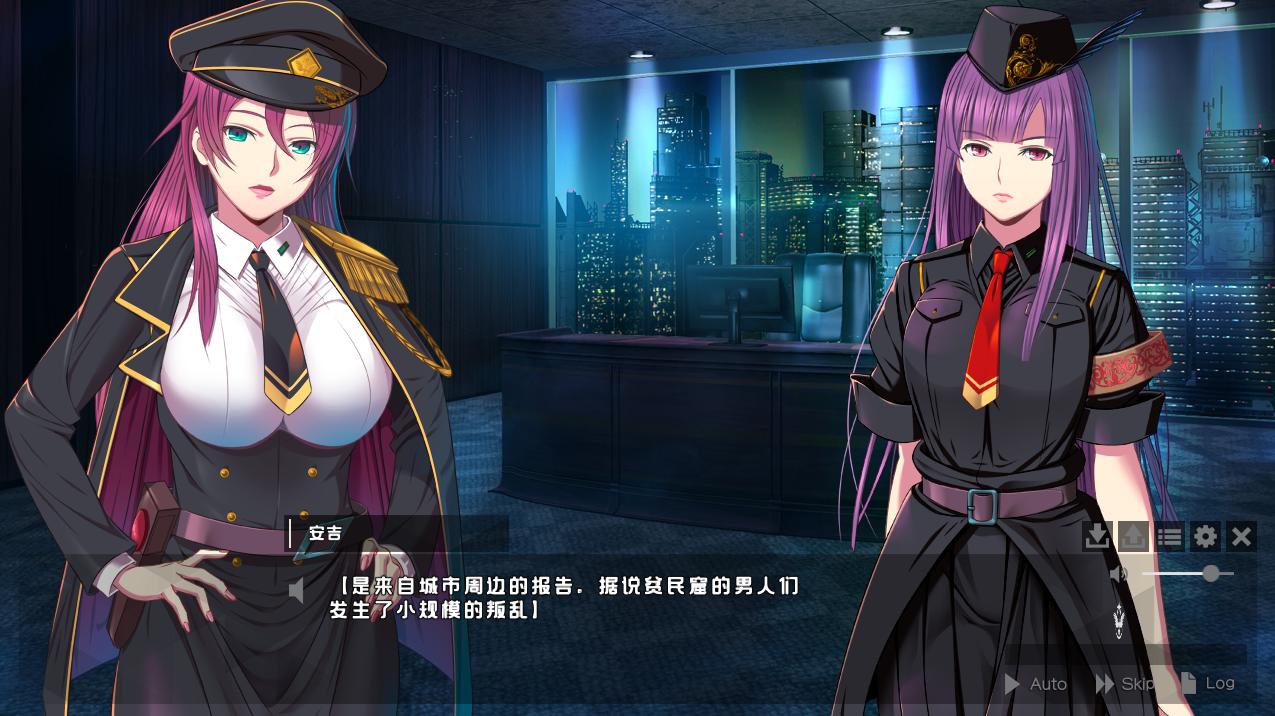Hide the dialogue window with X

(1241, 537)
